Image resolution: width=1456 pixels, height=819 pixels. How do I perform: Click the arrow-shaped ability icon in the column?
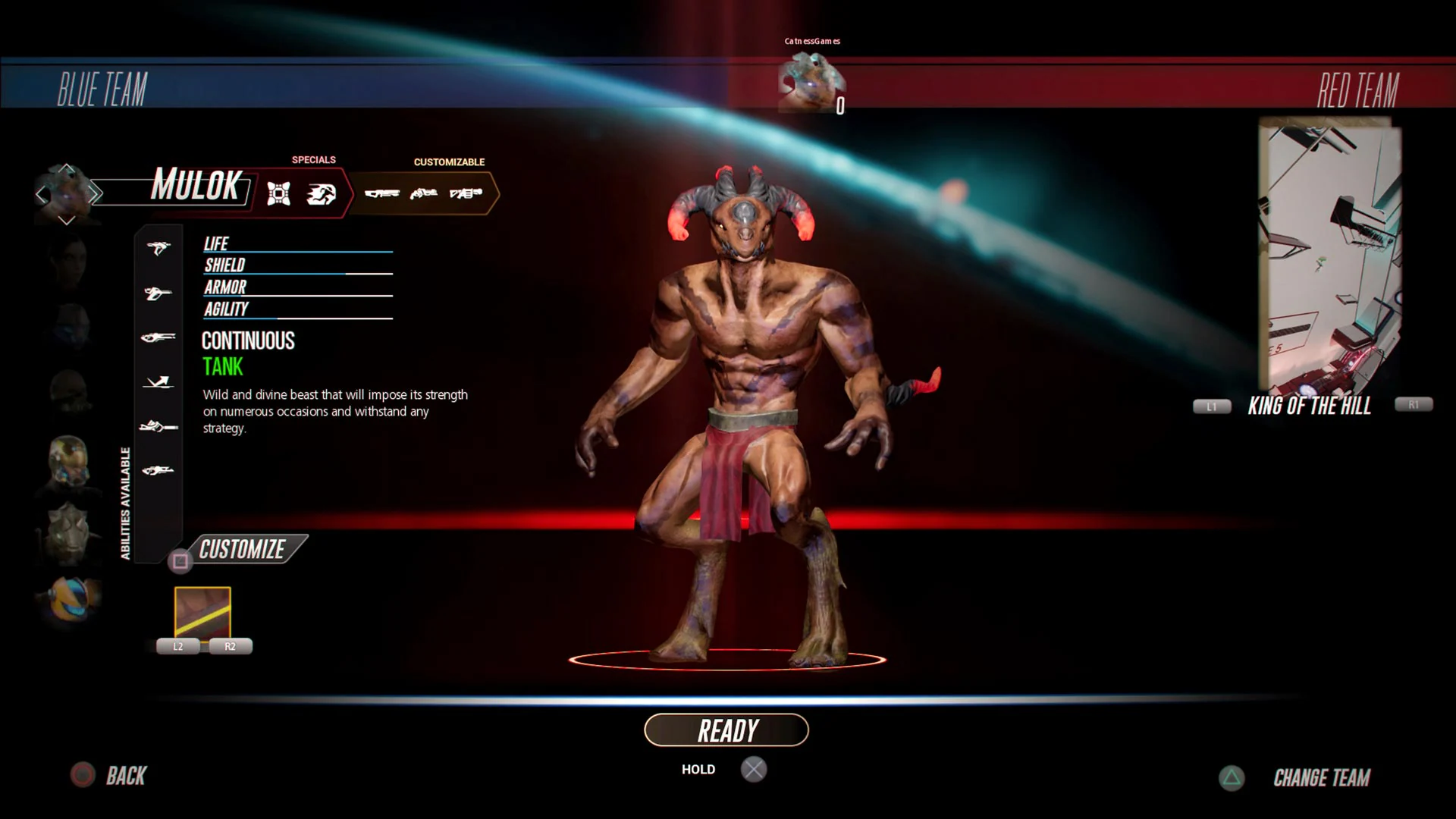(157, 382)
